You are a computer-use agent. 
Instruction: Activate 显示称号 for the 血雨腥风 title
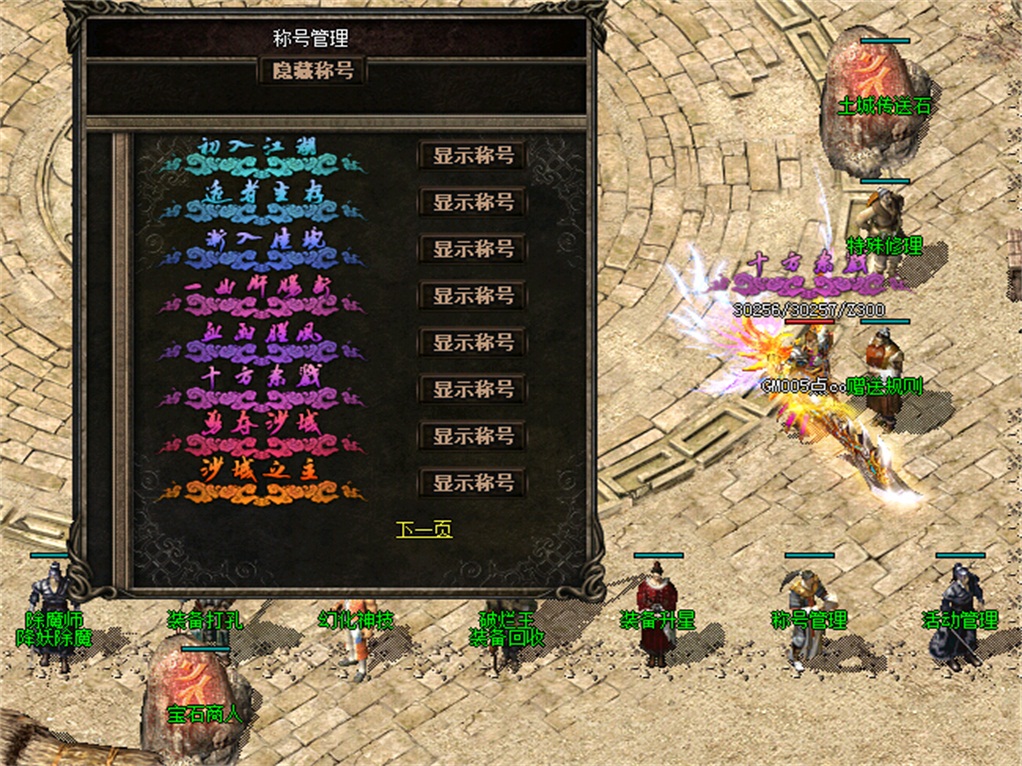pos(473,342)
